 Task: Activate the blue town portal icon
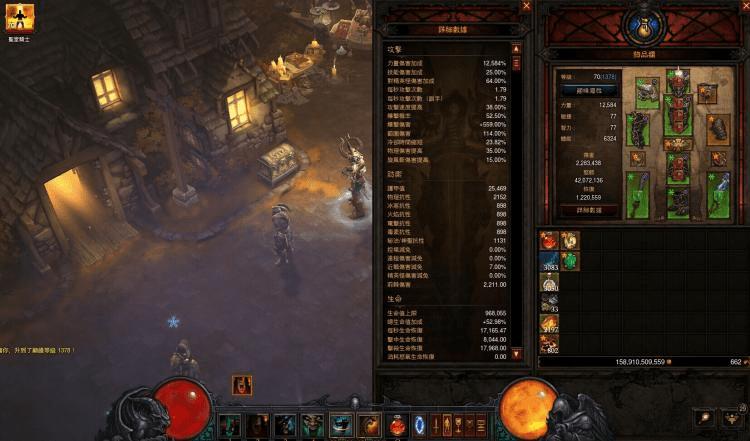[x=419, y=425]
